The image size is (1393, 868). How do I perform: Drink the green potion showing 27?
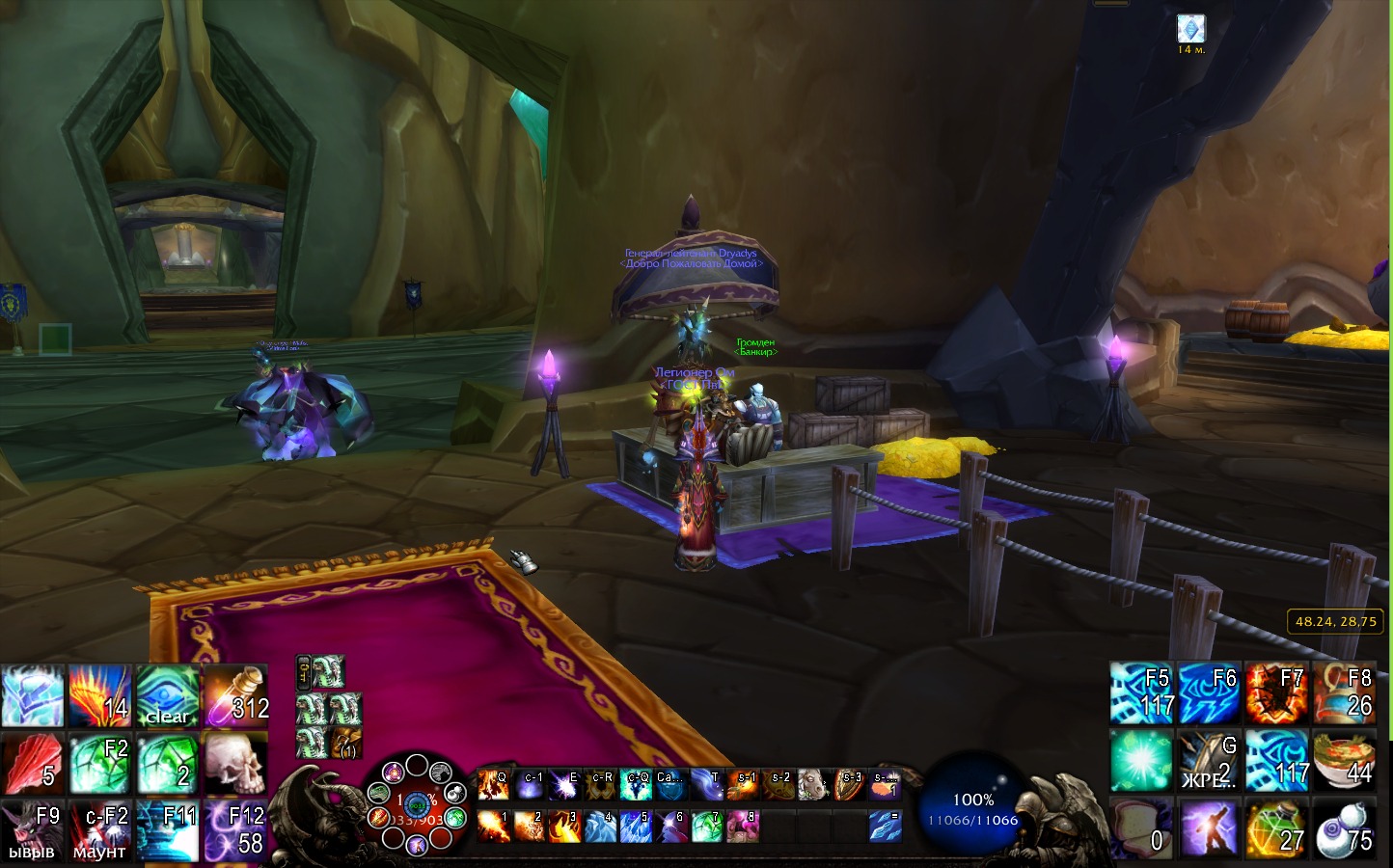point(1277,828)
